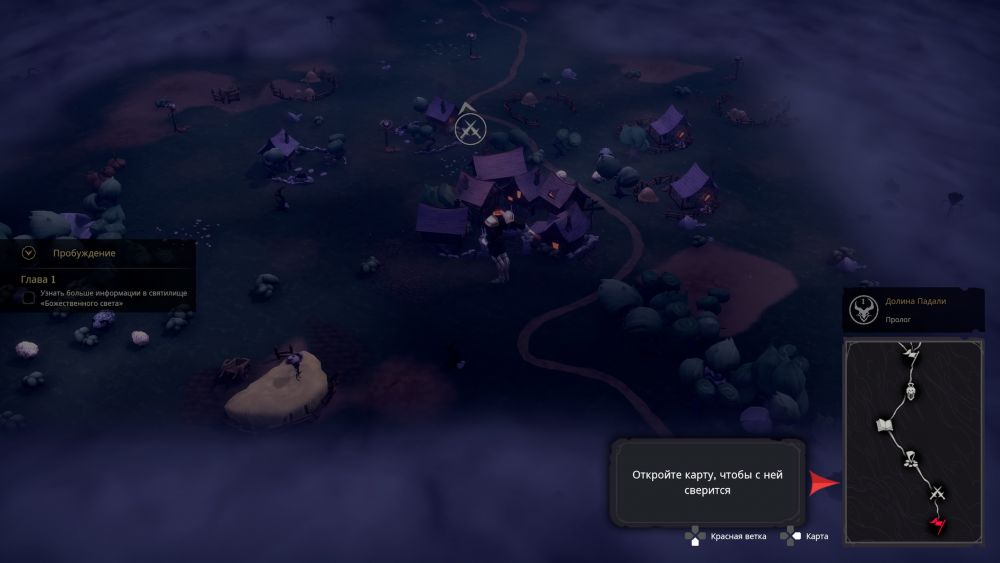Open the Долина Падали location panel
The width and height of the screenshot is (1000, 563).
tap(913, 309)
